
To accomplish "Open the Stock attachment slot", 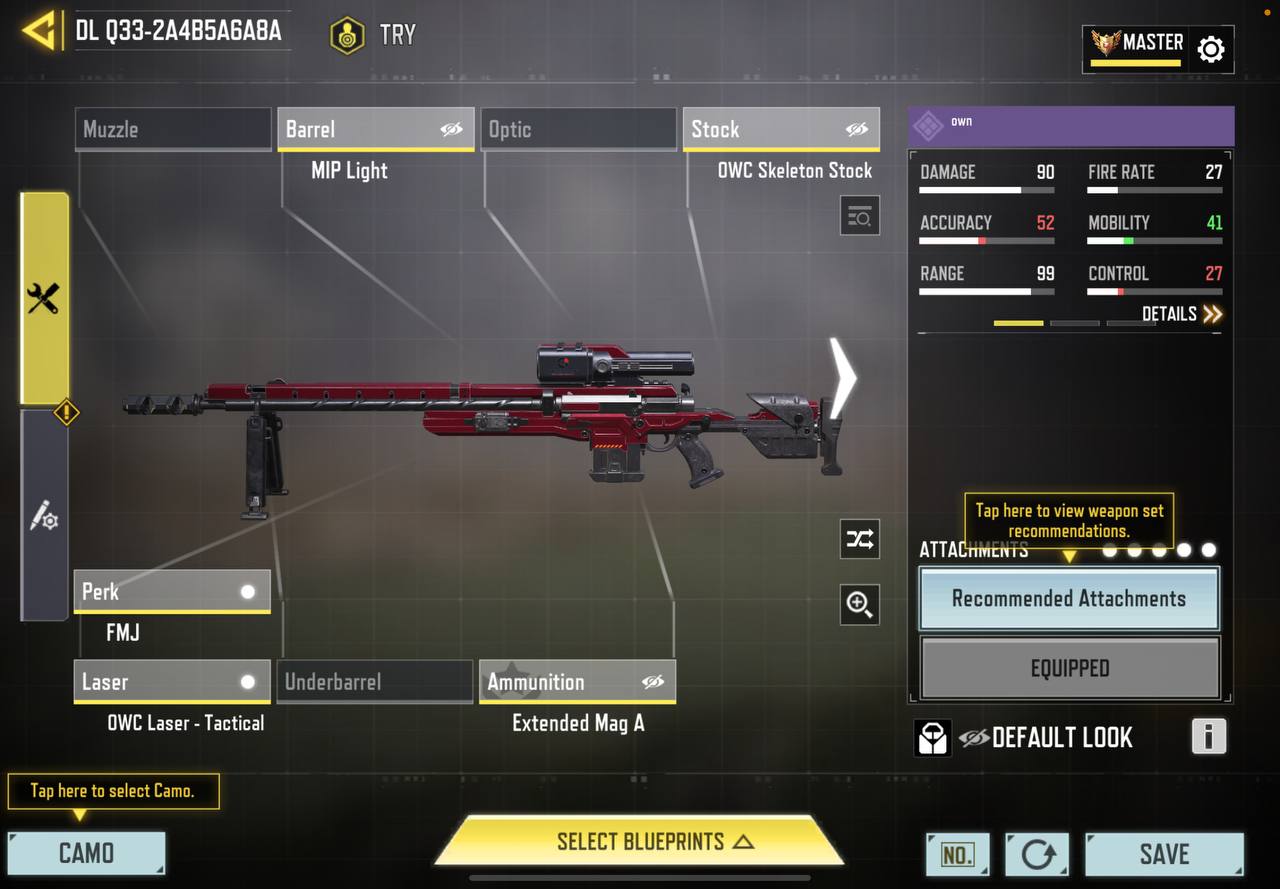I will [781, 129].
